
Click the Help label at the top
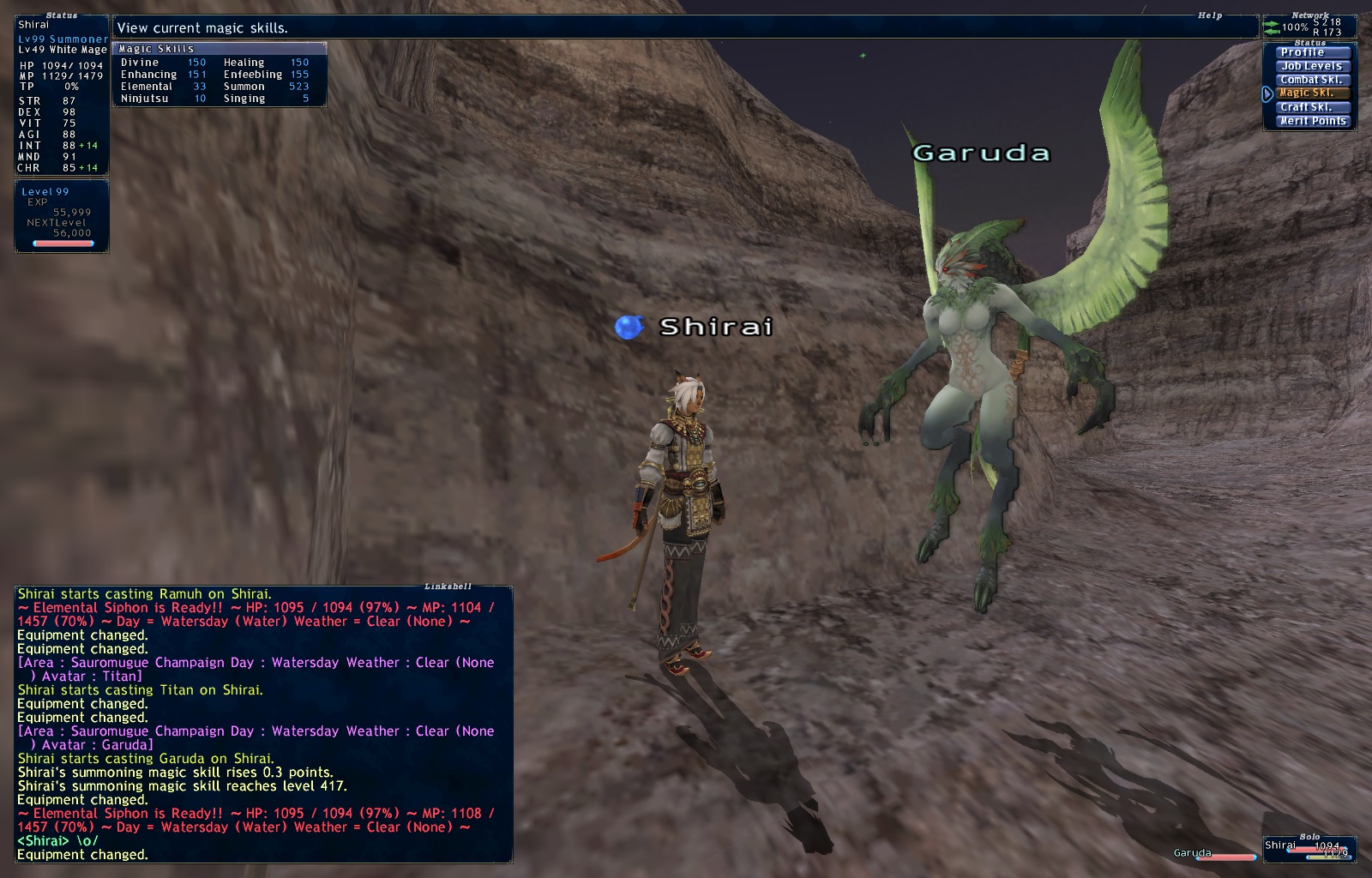click(1208, 15)
